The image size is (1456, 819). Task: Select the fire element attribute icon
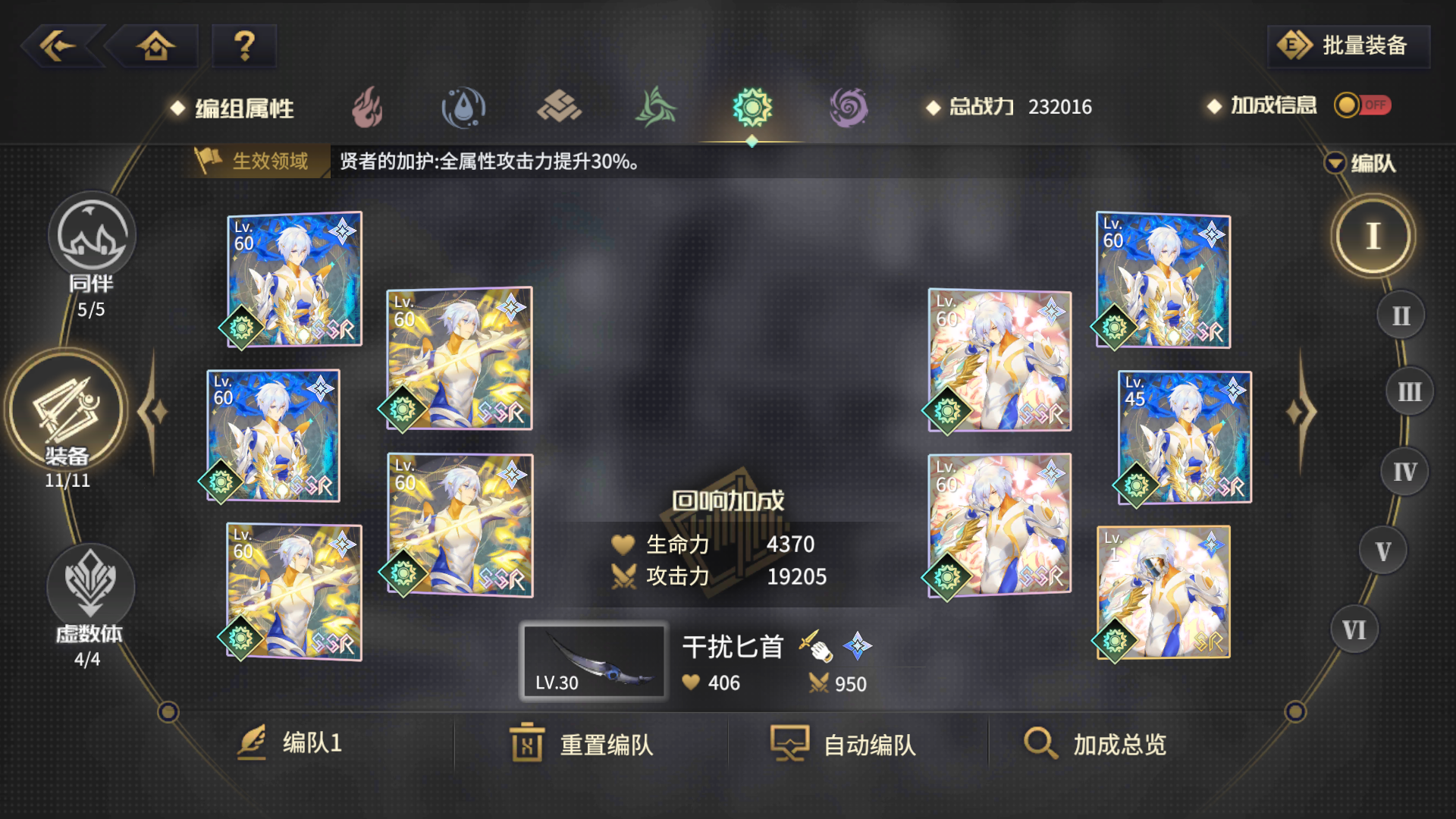click(366, 108)
